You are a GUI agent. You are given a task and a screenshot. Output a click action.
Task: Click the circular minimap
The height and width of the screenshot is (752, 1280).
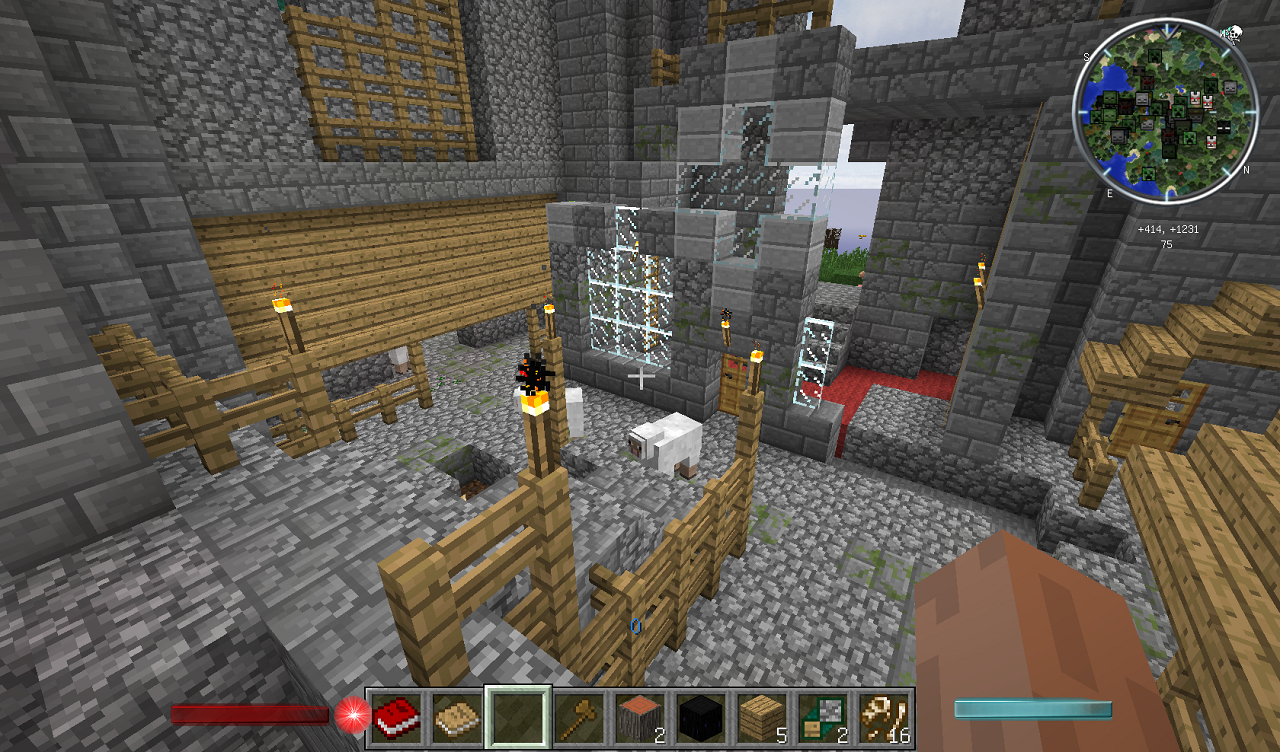(1165, 112)
